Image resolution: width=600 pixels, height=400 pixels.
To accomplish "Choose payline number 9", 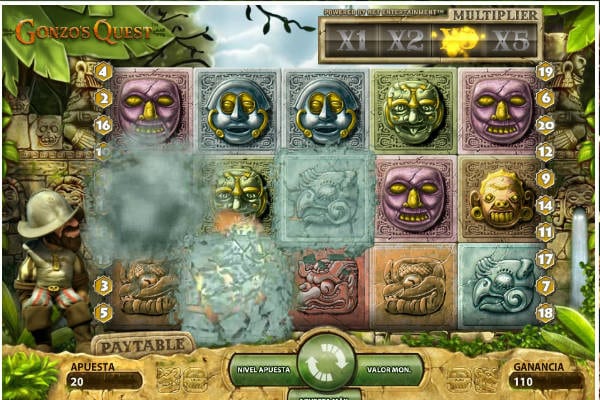I will click(545, 178).
